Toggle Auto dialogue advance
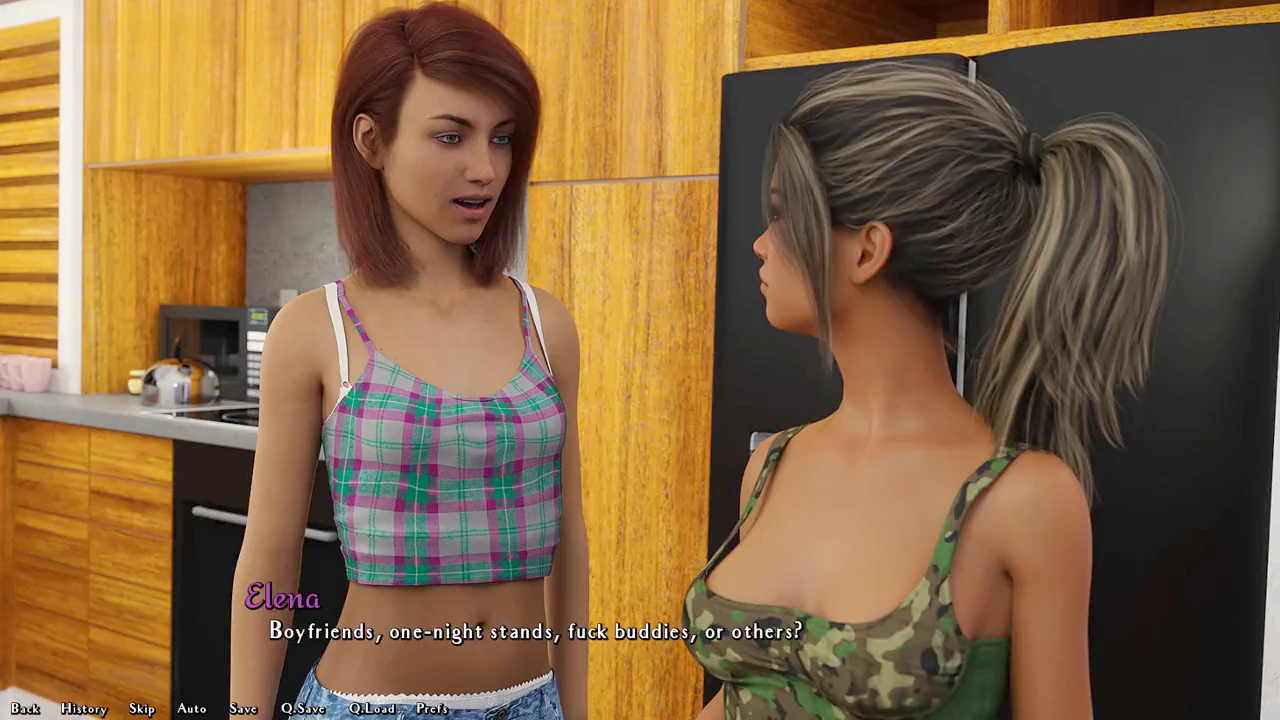 click(x=191, y=709)
